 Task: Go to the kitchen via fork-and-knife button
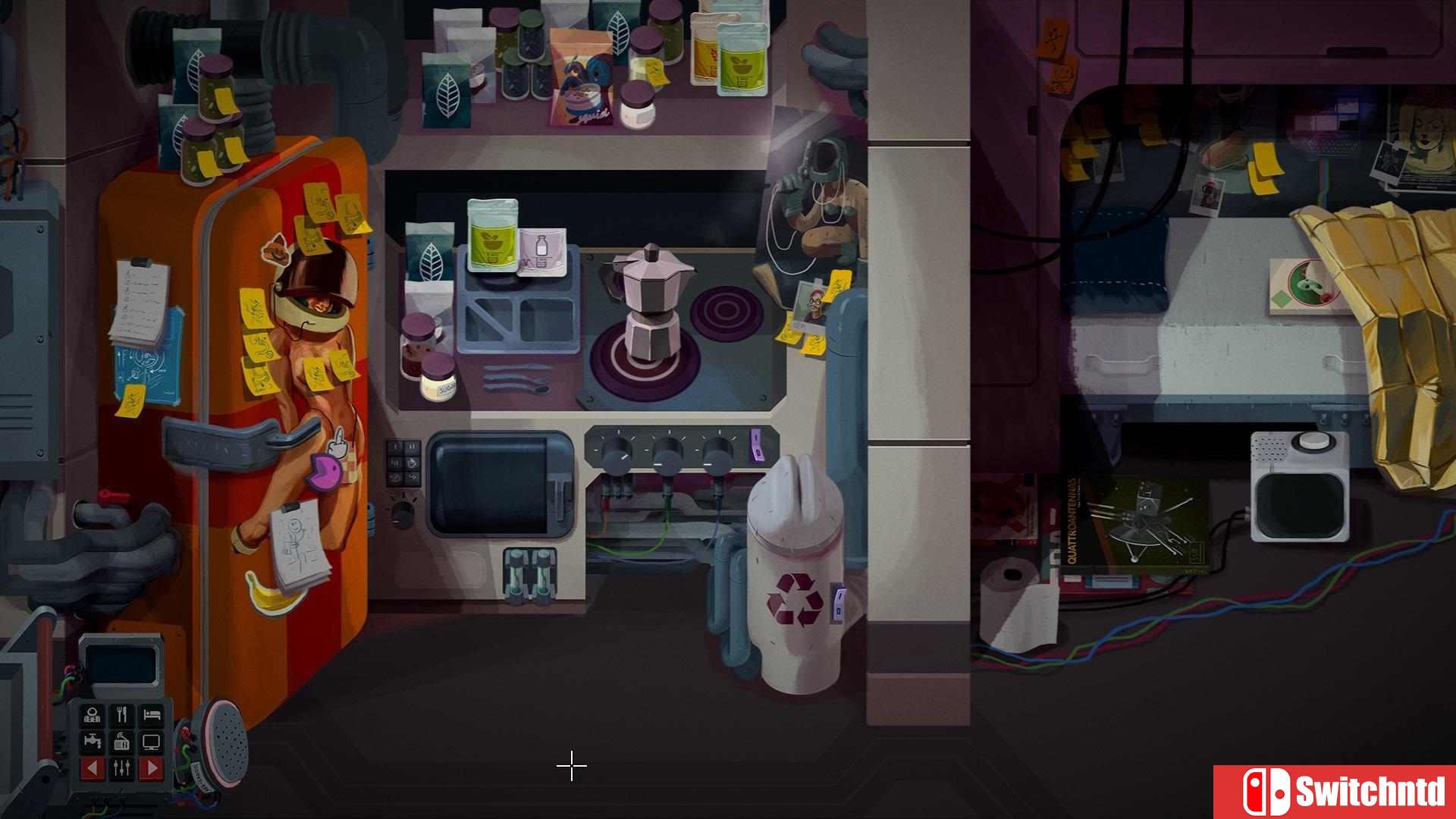pyautogui.click(x=121, y=715)
